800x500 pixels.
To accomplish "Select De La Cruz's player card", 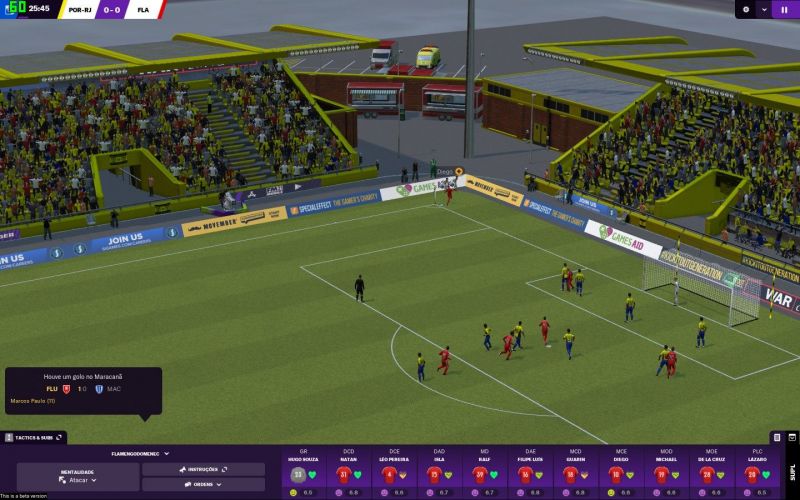I will (x=712, y=472).
